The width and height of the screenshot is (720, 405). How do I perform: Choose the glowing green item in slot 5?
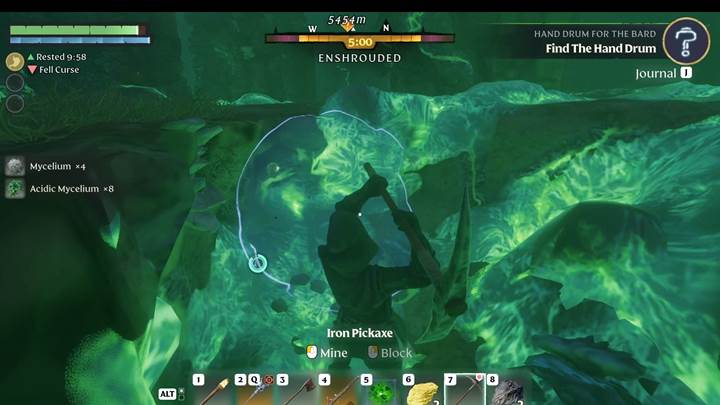tap(380, 391)
